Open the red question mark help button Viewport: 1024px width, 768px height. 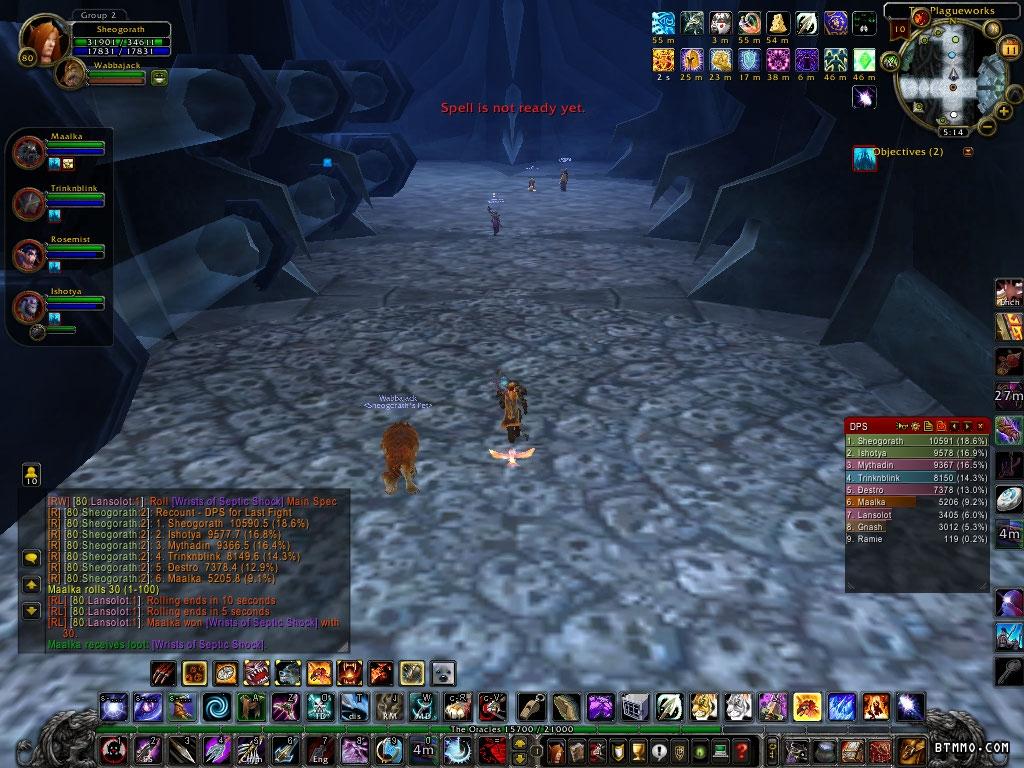click(x=741, y=750)
